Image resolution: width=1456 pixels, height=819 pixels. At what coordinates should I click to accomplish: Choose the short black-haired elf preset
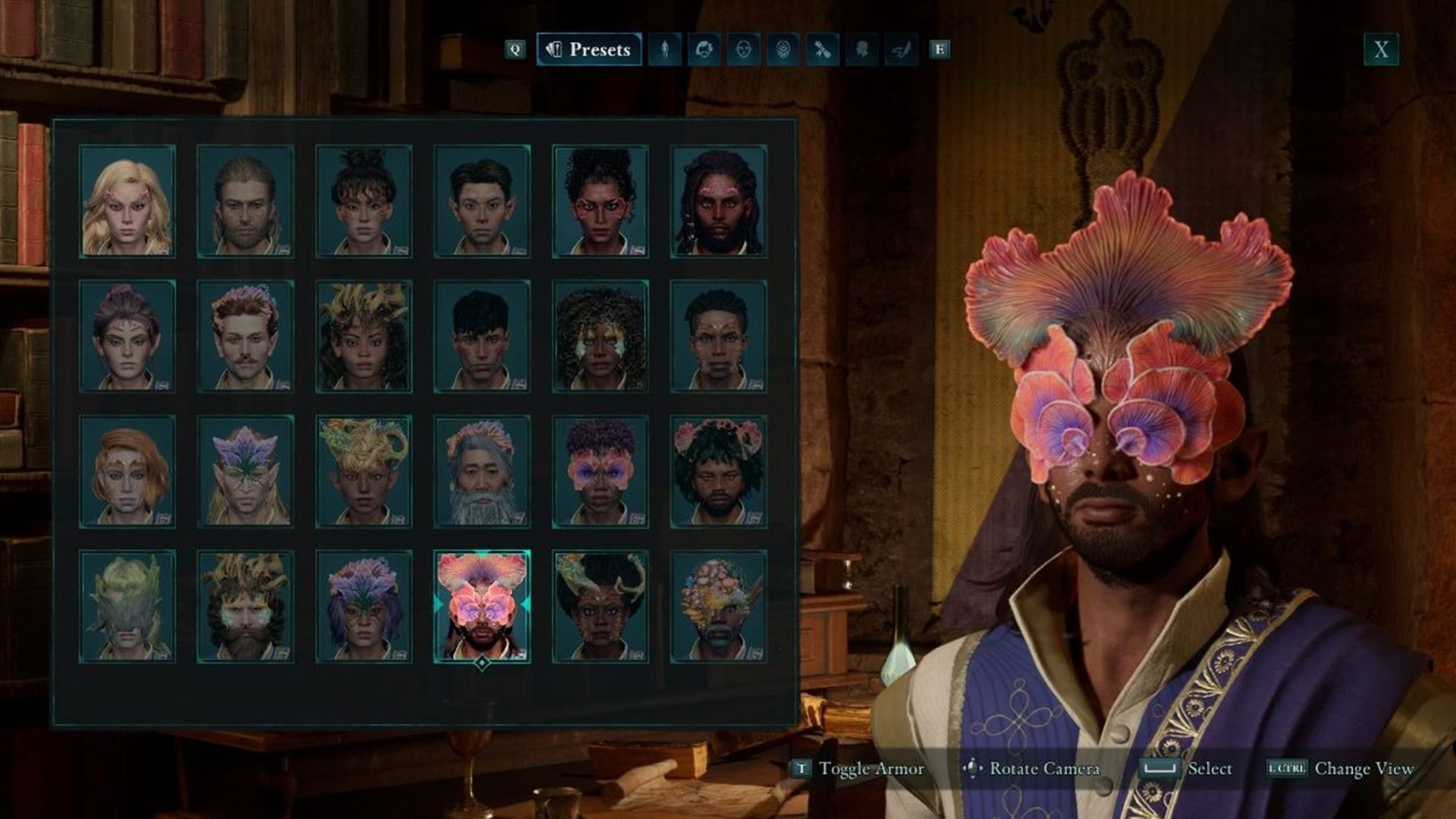coord(482,201)
